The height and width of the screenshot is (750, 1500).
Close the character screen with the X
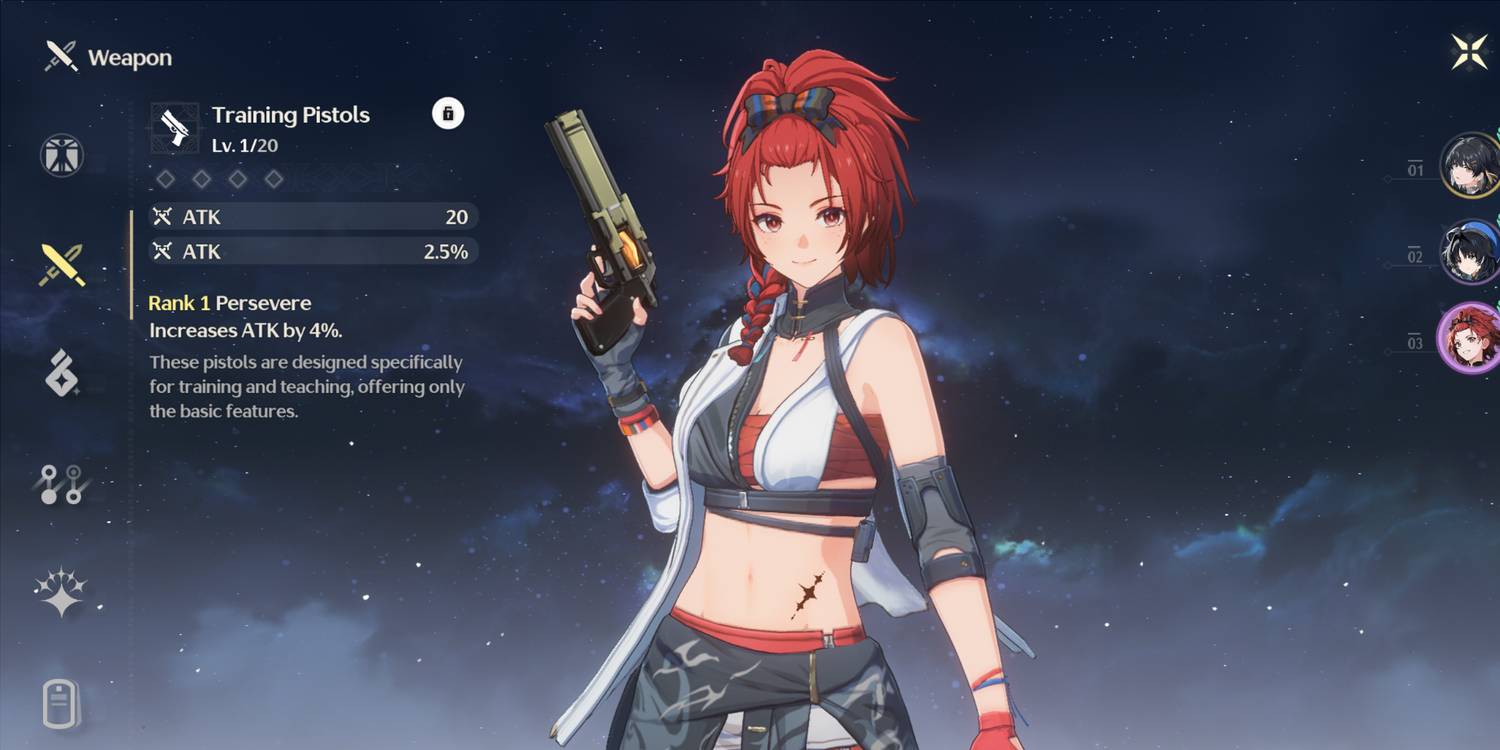coord(1469,51)
